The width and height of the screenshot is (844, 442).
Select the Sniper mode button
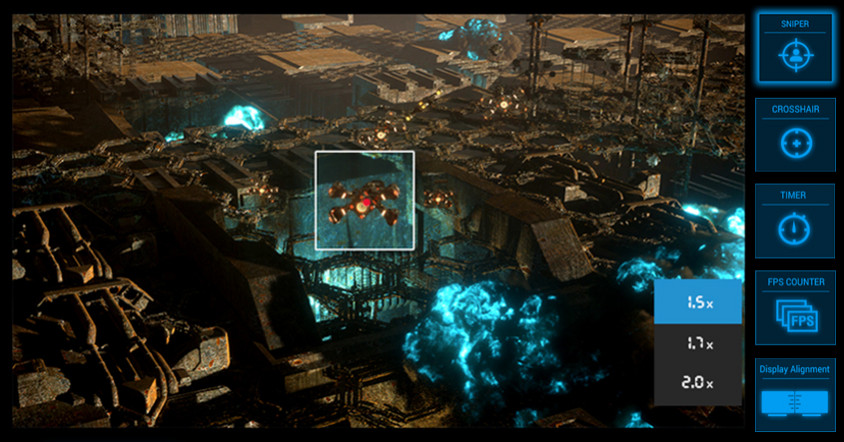tap(795, 48)
